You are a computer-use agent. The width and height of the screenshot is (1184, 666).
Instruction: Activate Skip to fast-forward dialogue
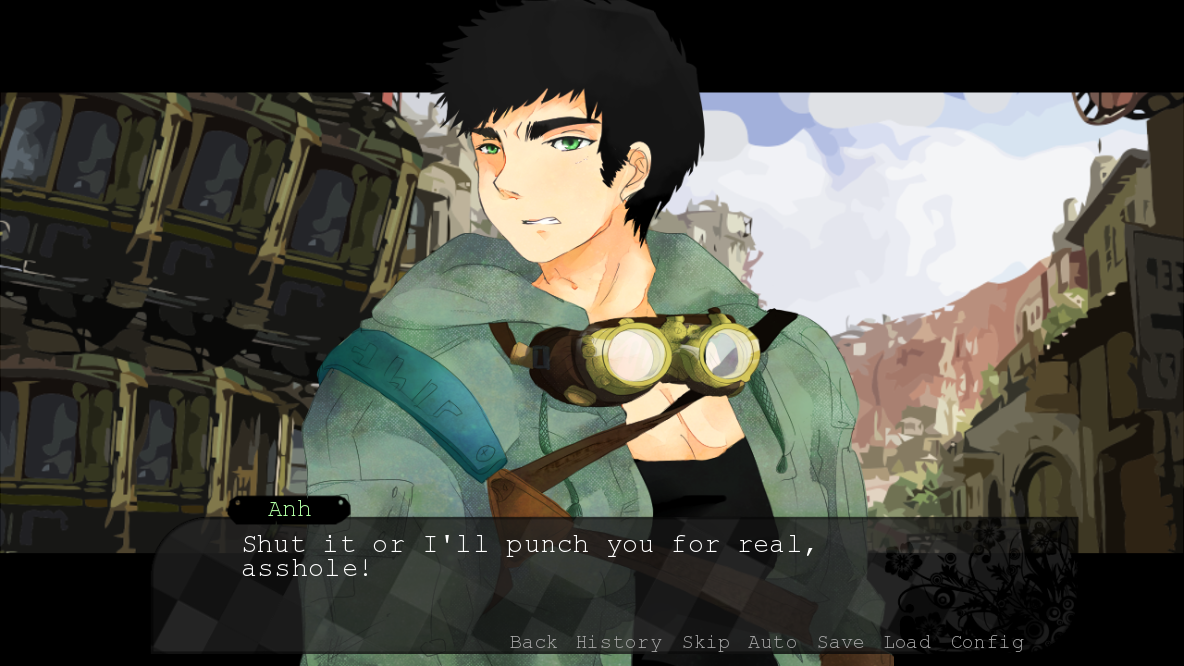(705, 642)
